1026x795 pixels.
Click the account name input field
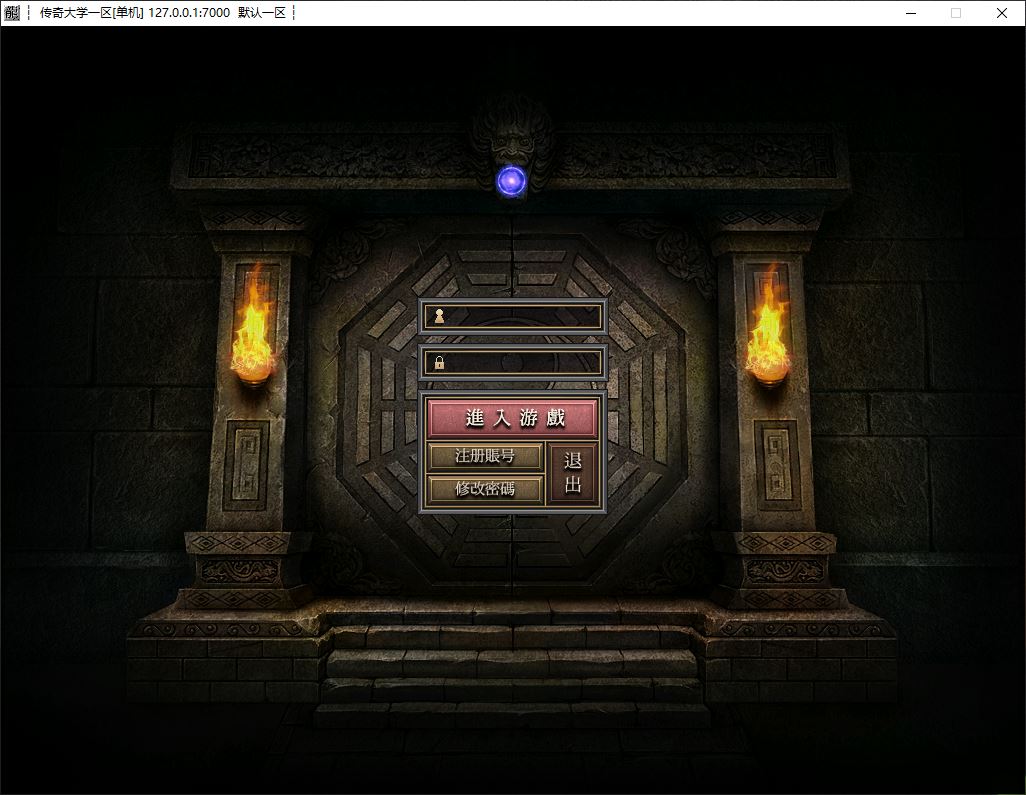522,316
